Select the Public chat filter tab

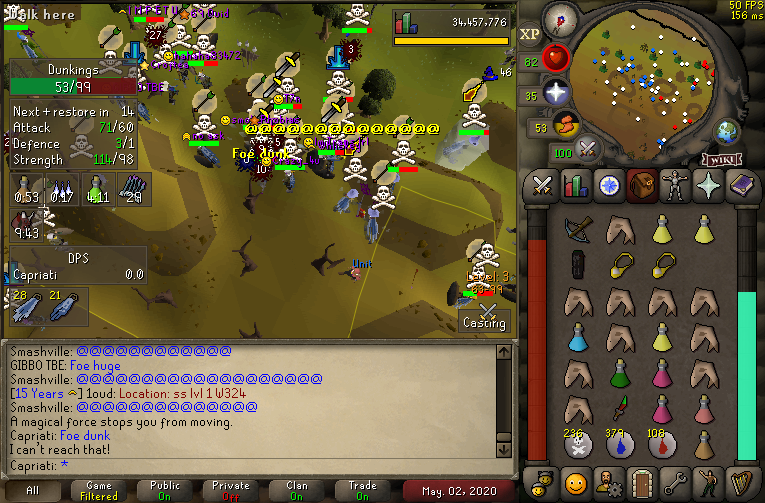165,490
